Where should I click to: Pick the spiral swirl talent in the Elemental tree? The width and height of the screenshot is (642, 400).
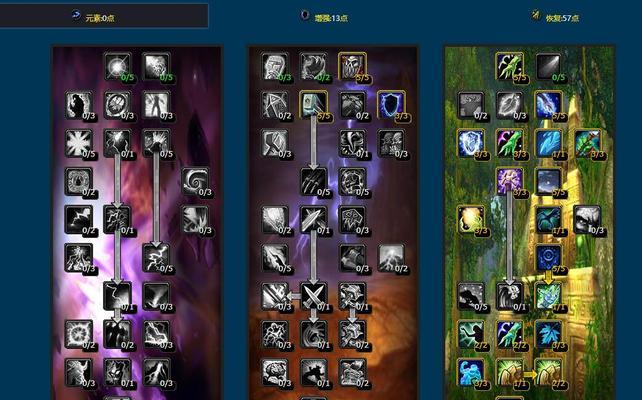coord(195,180)
